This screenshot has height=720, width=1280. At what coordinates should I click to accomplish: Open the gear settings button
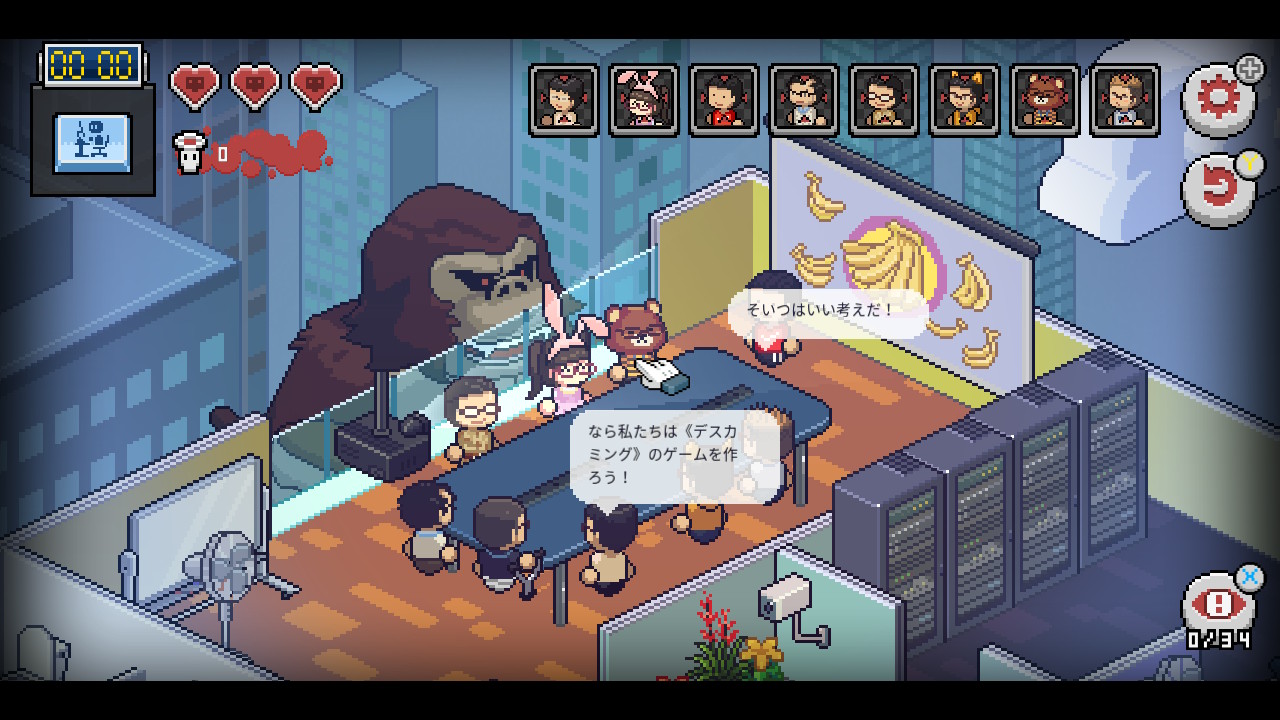point(1218,100)
